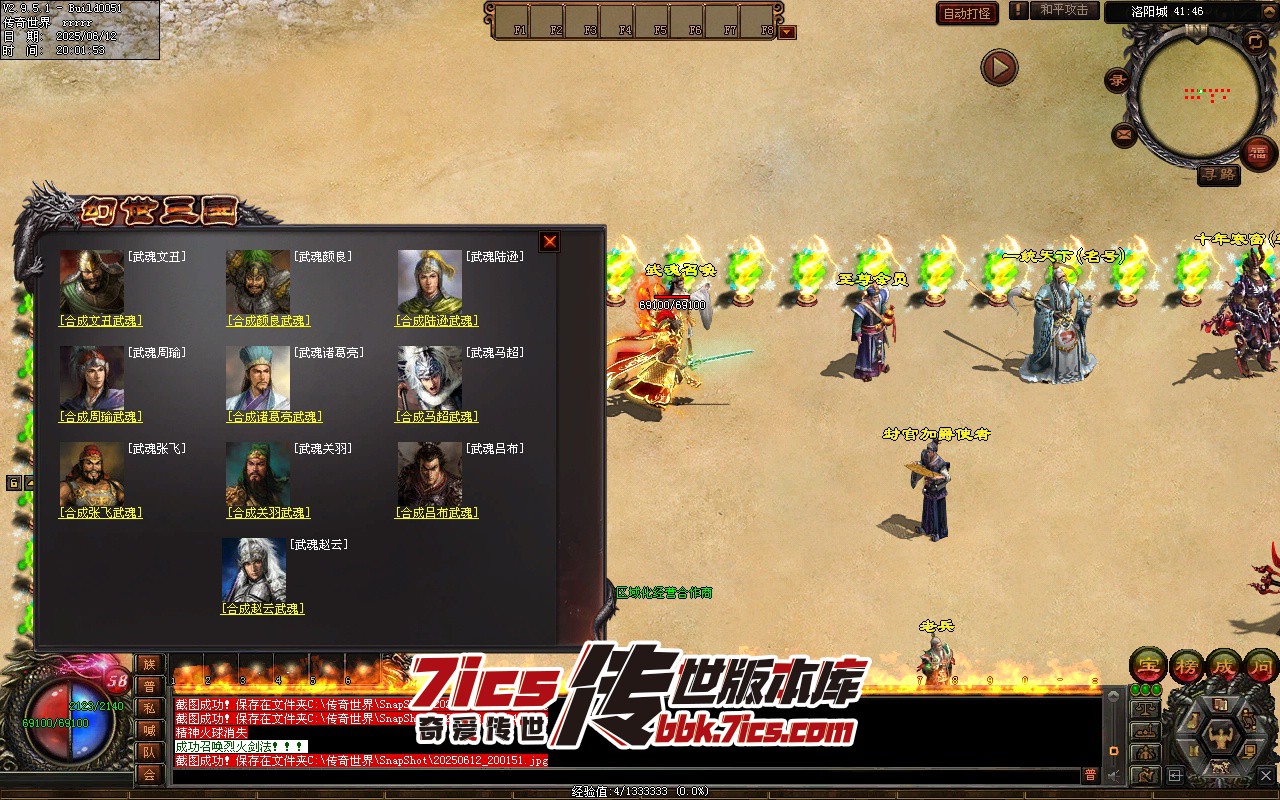The height and width of the screenshot is (800, 1280).
Task: Open the red 福 welfare icon
Action: [1258, 152]
